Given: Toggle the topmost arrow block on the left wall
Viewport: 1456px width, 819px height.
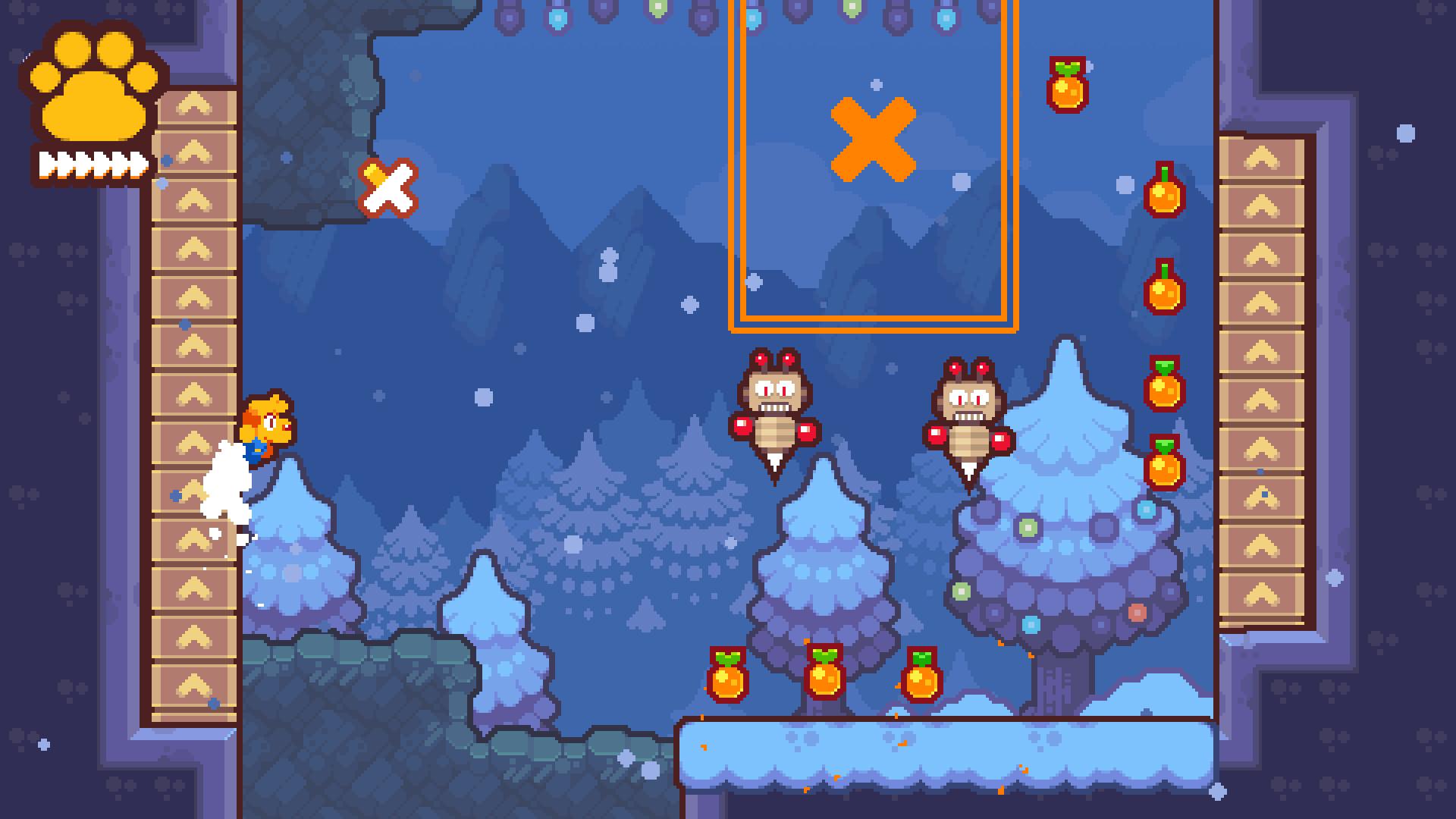Looking at the screenshot, I should 196,106.
